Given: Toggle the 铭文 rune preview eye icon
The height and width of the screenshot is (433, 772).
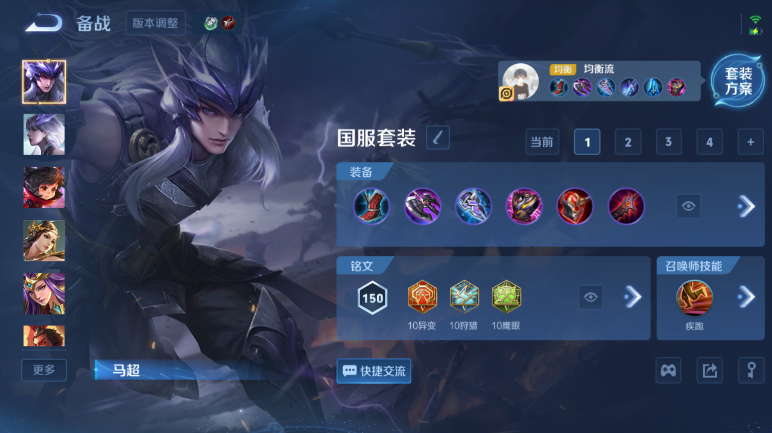Looking at the screenshot, I should 591,297.
